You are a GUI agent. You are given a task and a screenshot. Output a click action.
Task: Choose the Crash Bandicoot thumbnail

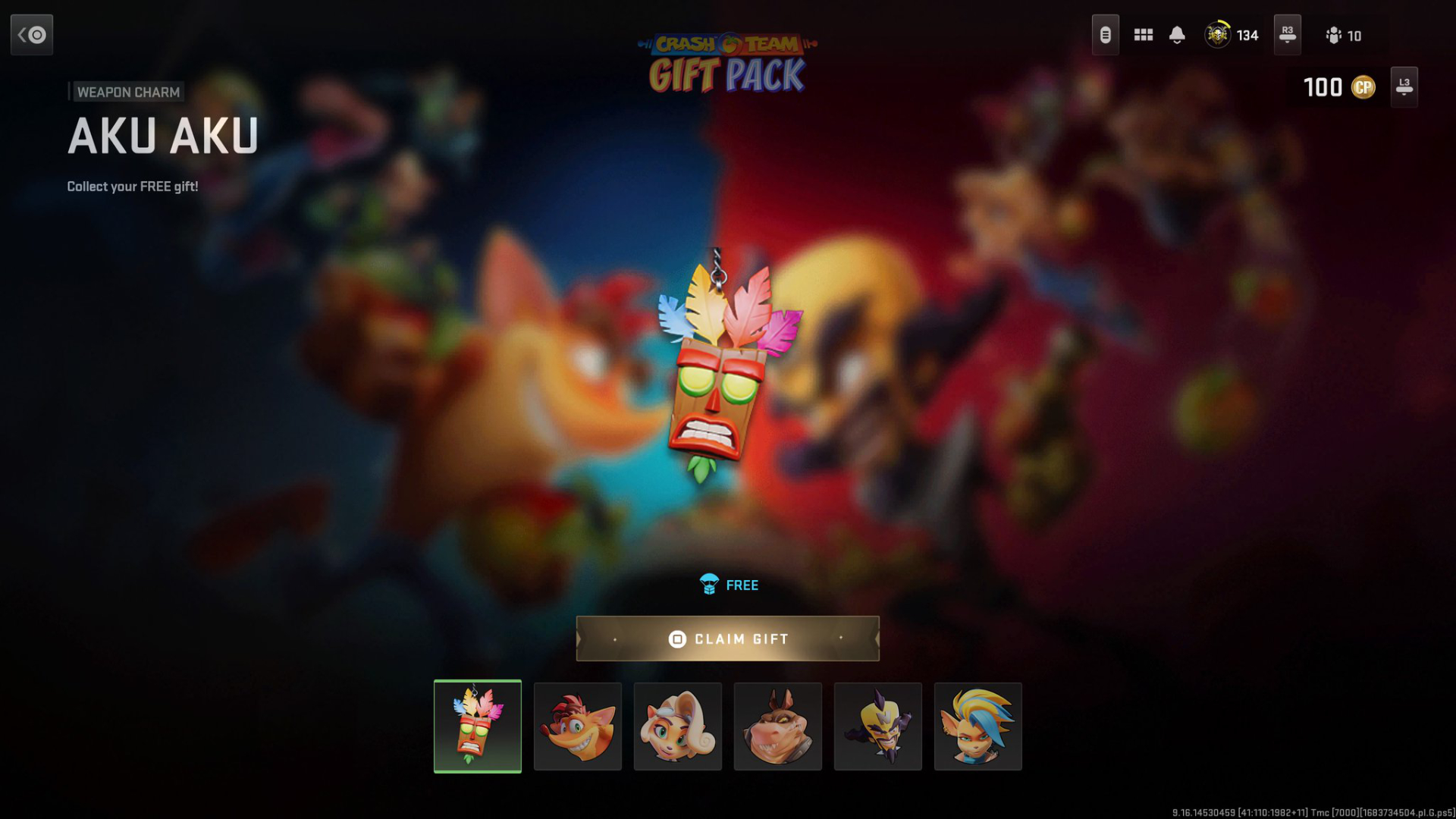[x=578, y=726]
